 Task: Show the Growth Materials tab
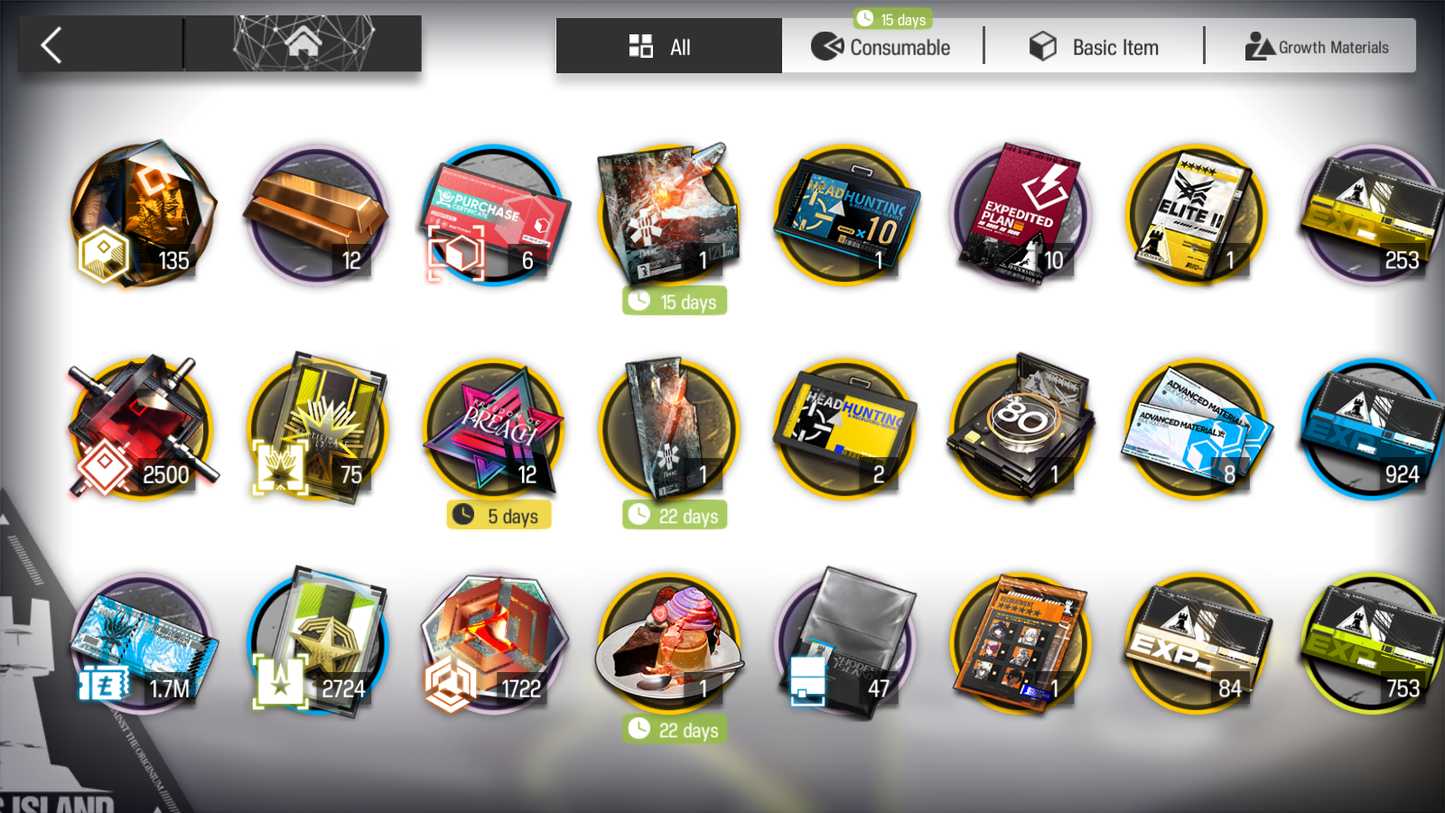click(x=1316, y=47)
